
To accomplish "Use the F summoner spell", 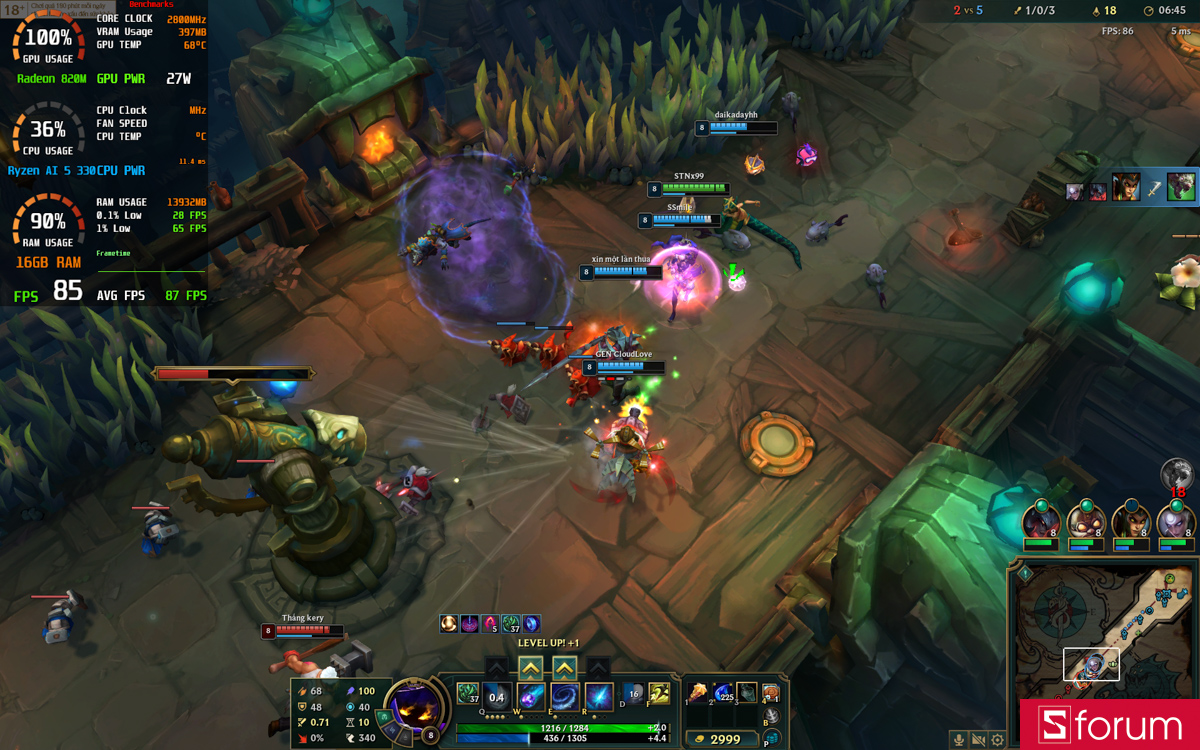I will pyautogui.click(x=658, y=693).
